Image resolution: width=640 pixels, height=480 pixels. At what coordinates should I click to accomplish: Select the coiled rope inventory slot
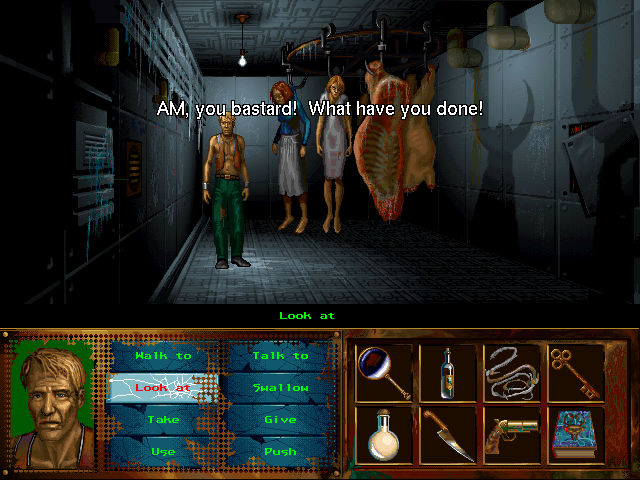(x=512, y=373)
